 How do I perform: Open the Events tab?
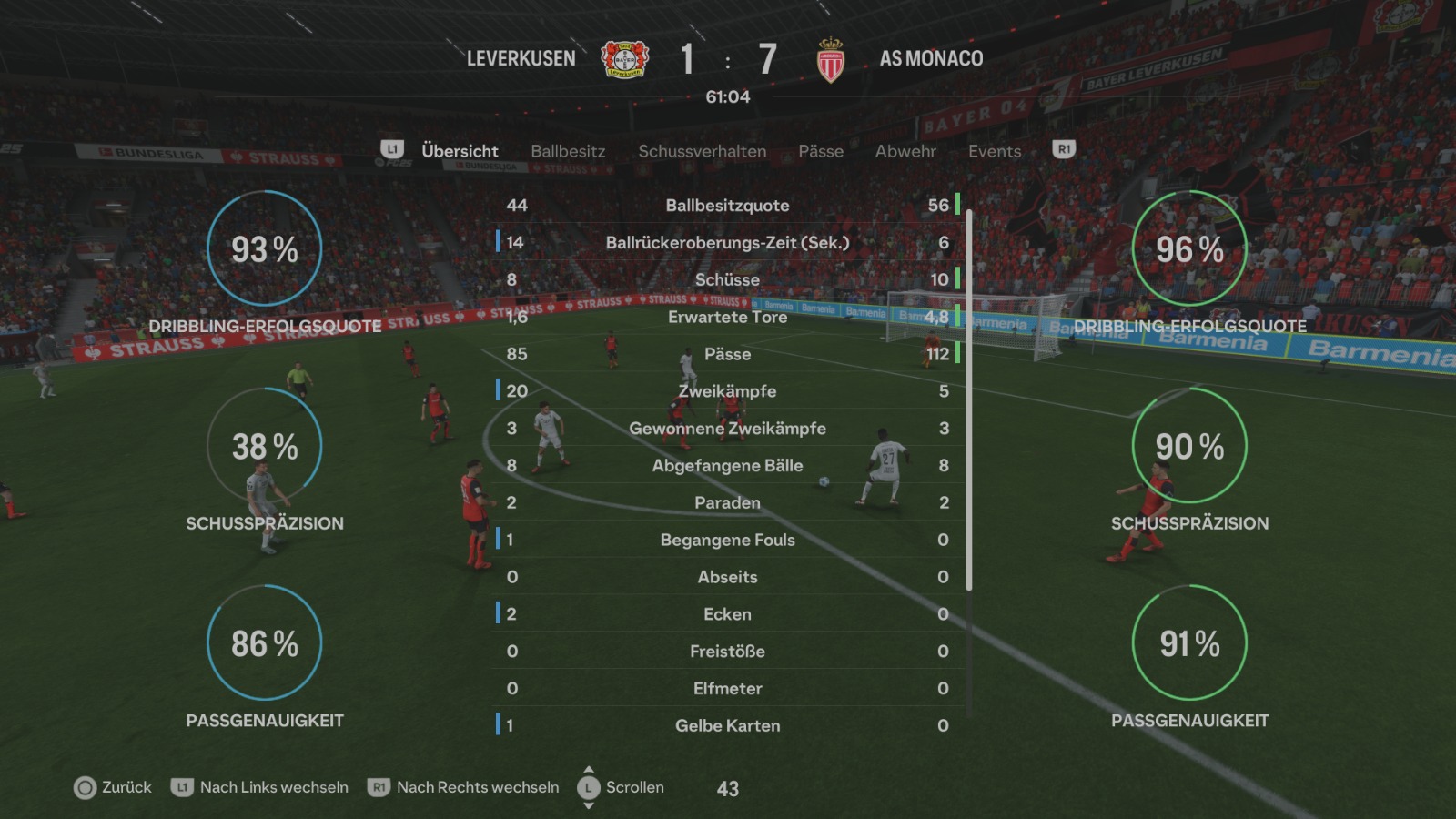coord(995,151)
